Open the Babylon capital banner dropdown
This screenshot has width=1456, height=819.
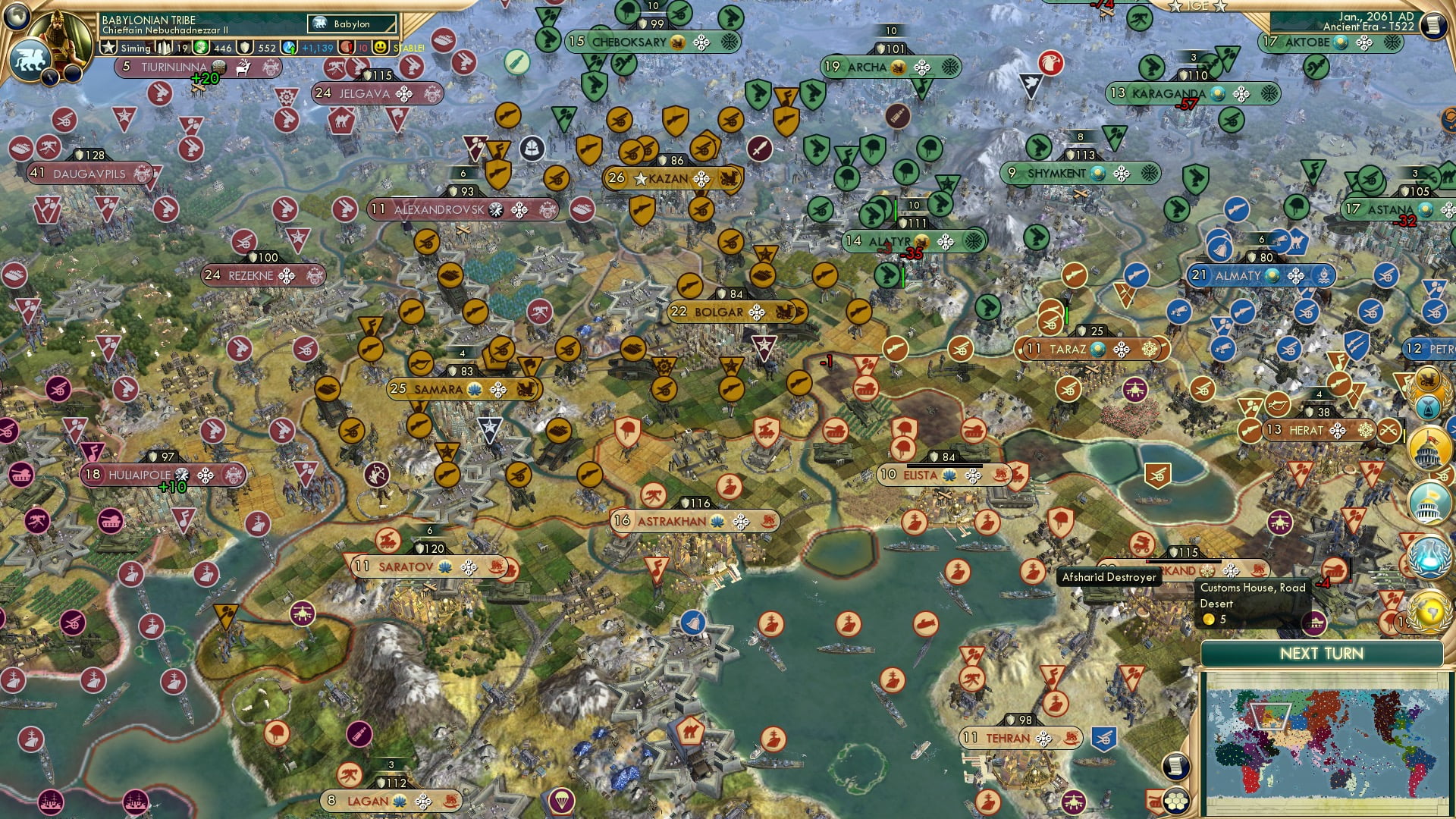point(351,24)
